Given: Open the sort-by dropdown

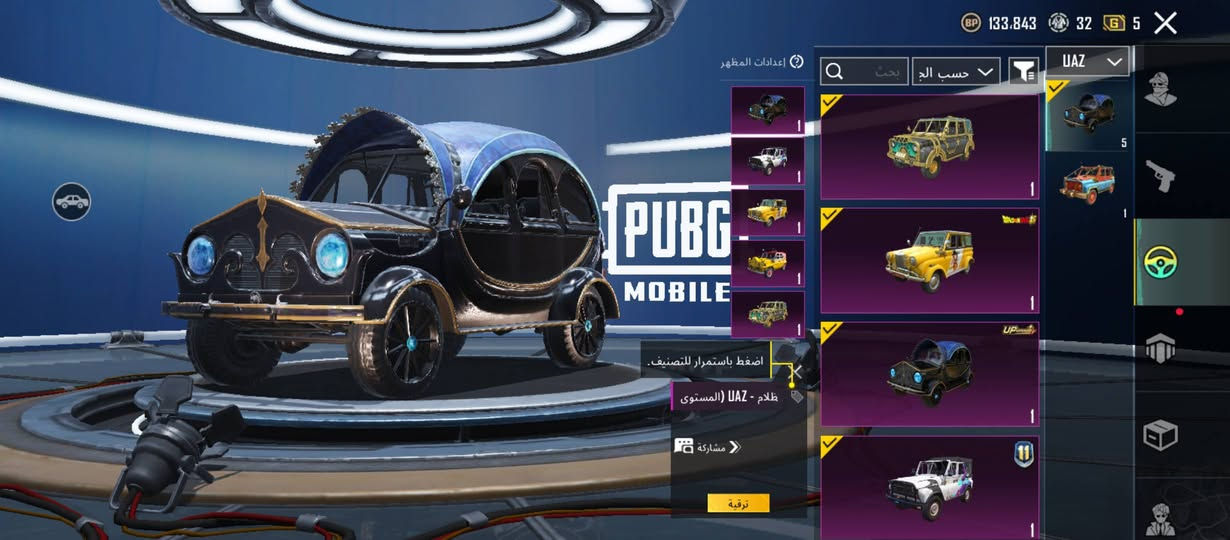Looking at the screenshot, I should click(956, 71).
